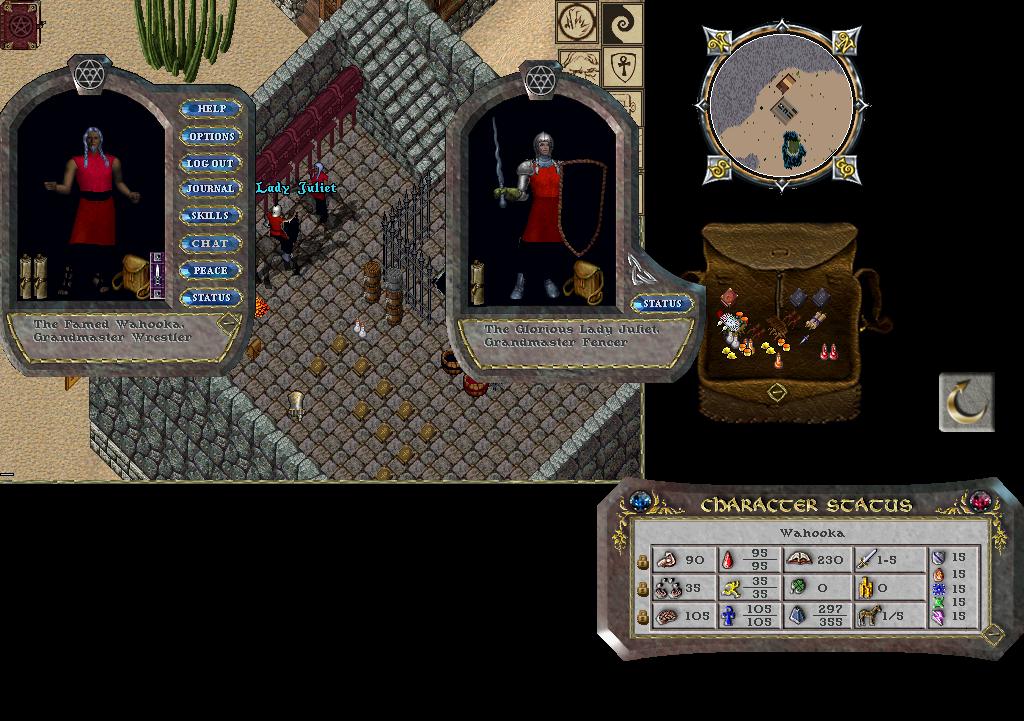Minimize the Character Status window

pyautogui.click(x=992, y=634)
